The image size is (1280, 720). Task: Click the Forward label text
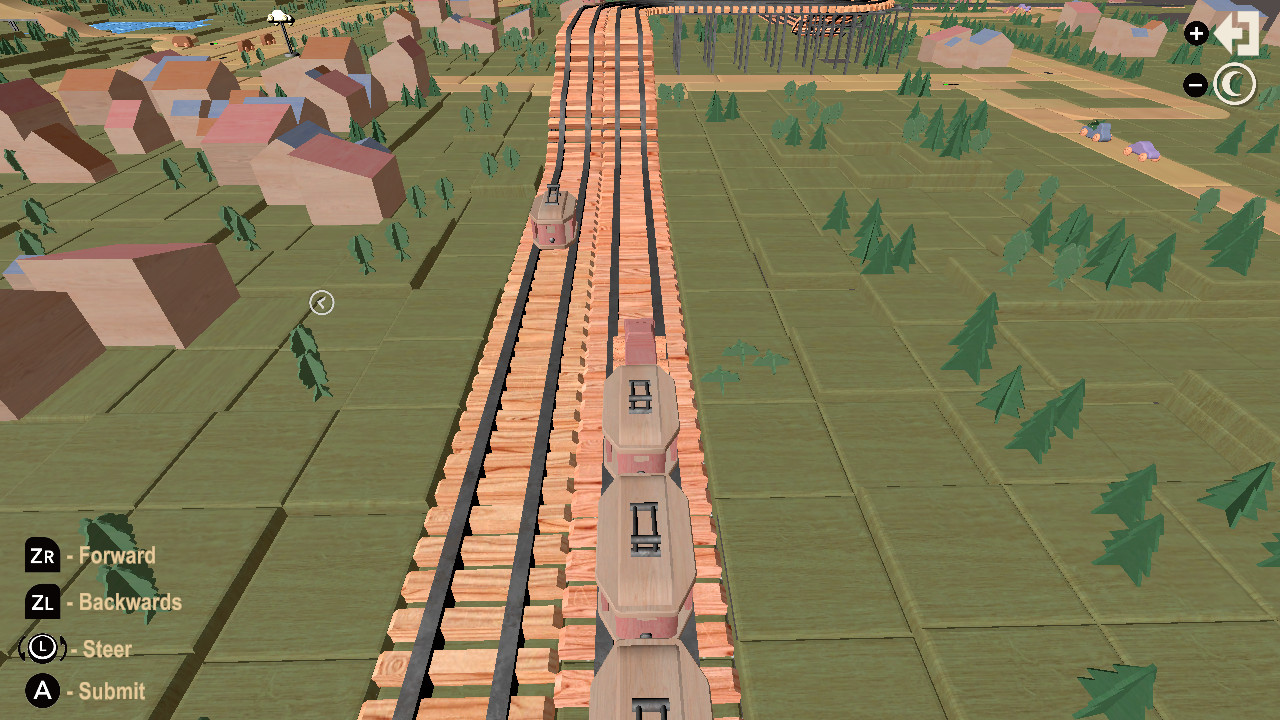[116, 556]
